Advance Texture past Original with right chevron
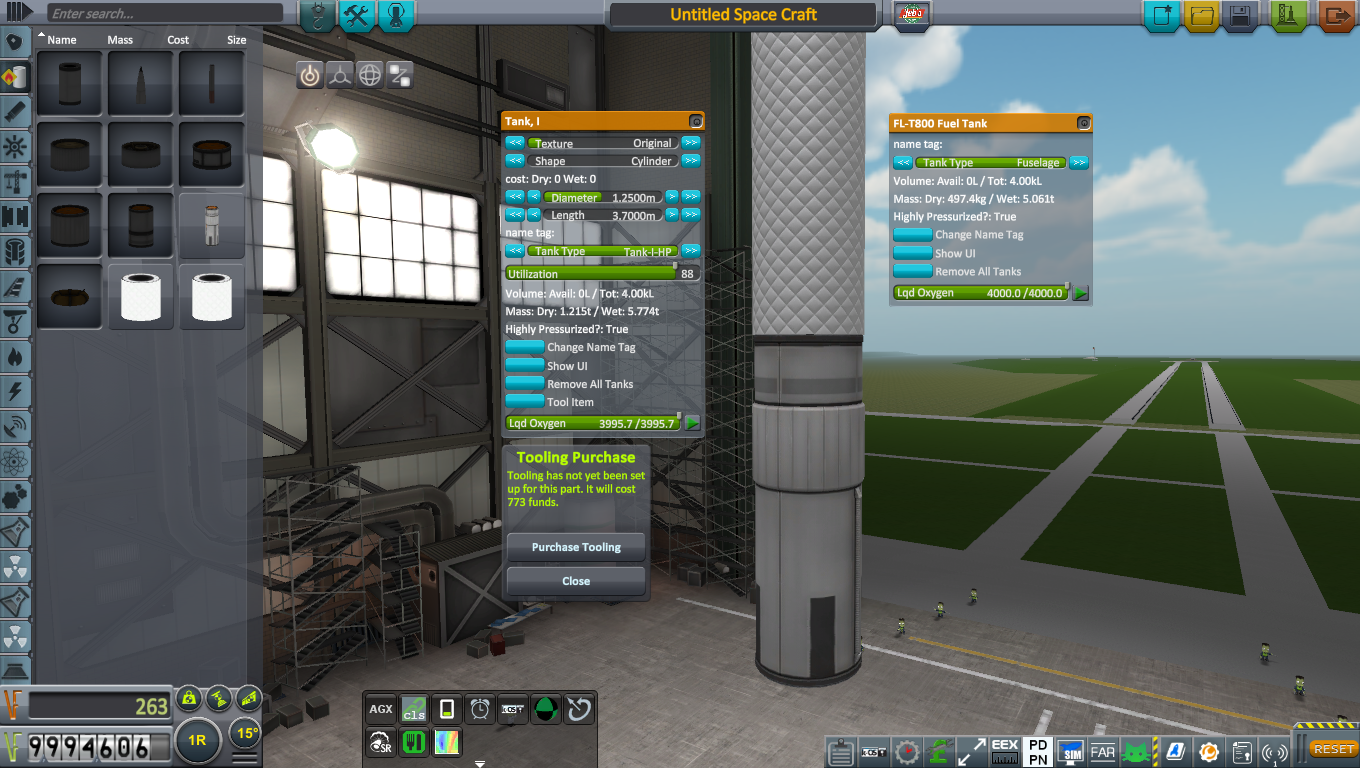This screenshot has width=1360, height=768. pos(691,142)
